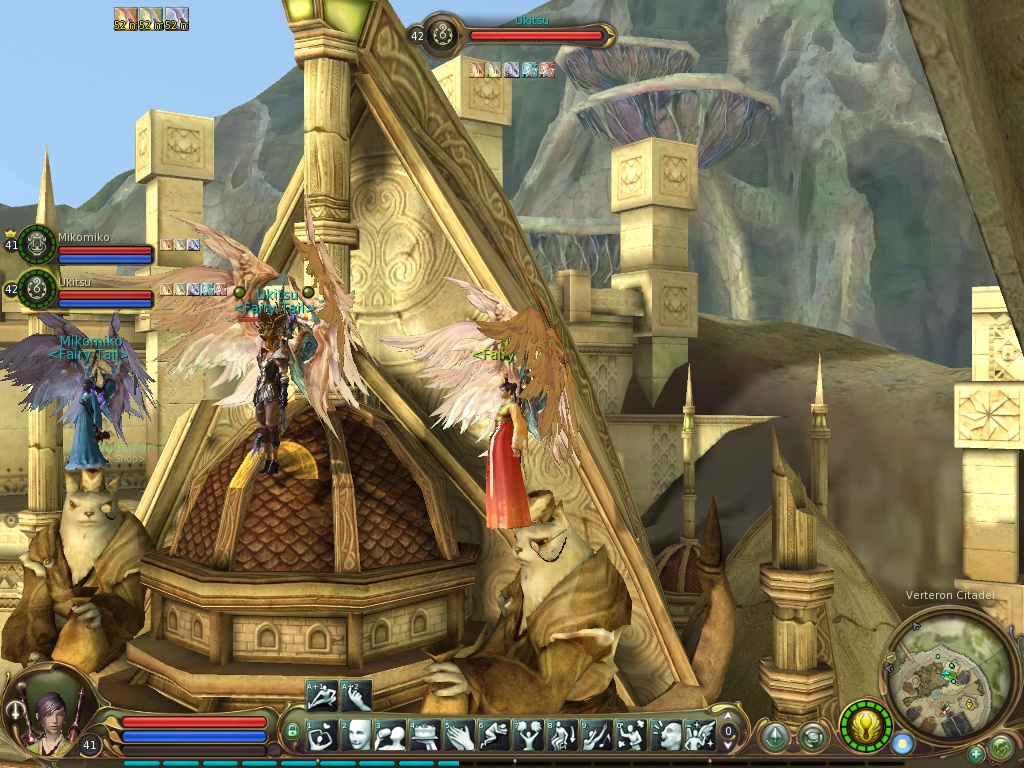Trigger the stretching pose skill marked A+1
Viewport: 1024px width, 768px height.
point(321,695)
